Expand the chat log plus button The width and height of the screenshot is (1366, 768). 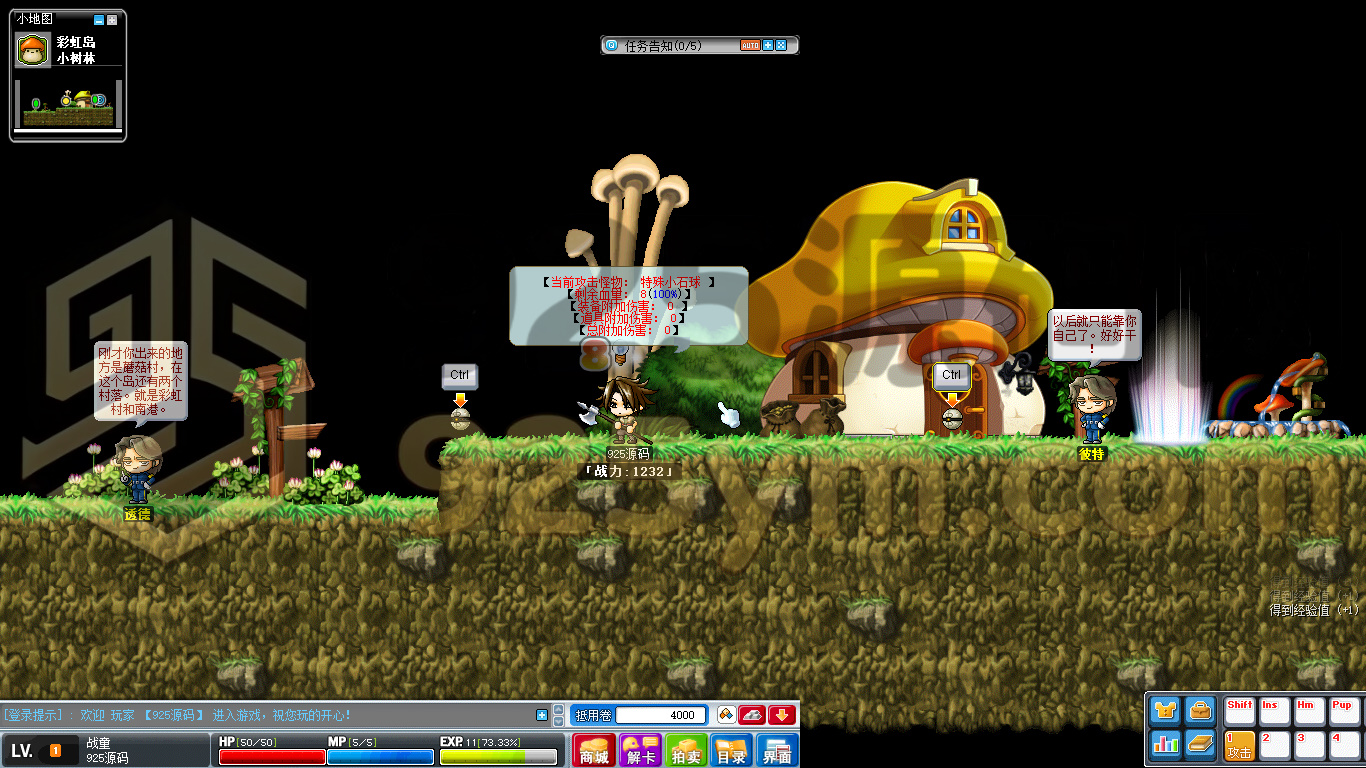542,715
